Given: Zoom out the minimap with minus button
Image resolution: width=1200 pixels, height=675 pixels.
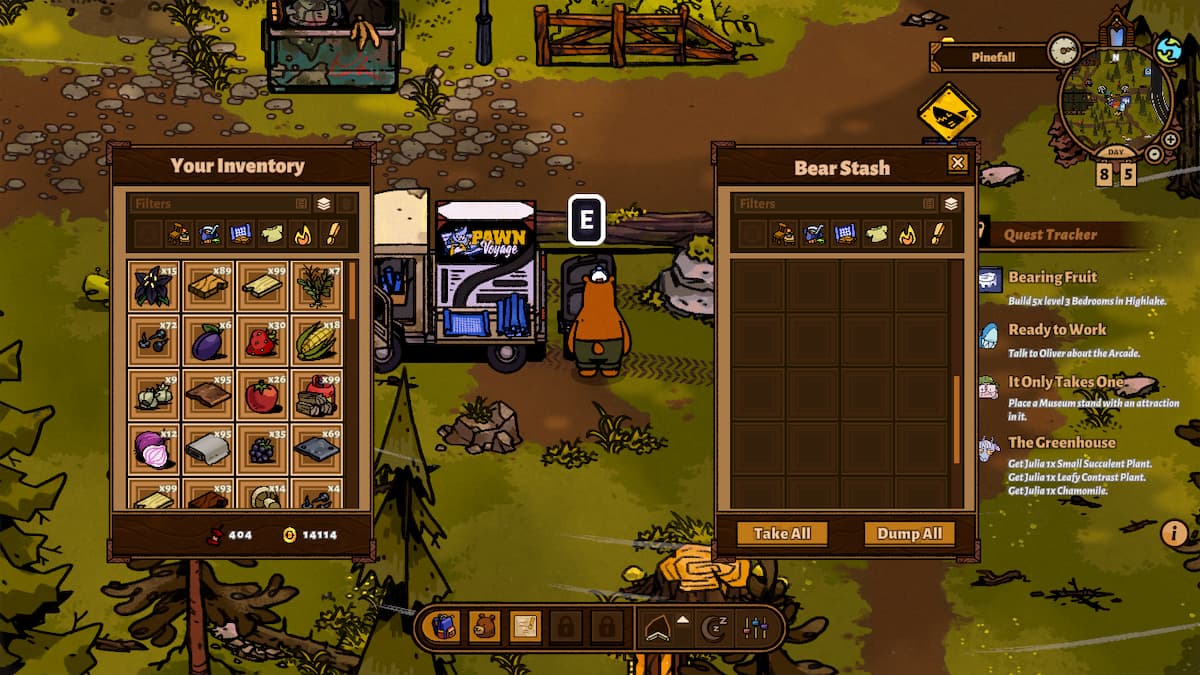Looking at the screenshot, I should click(1154, 155).
